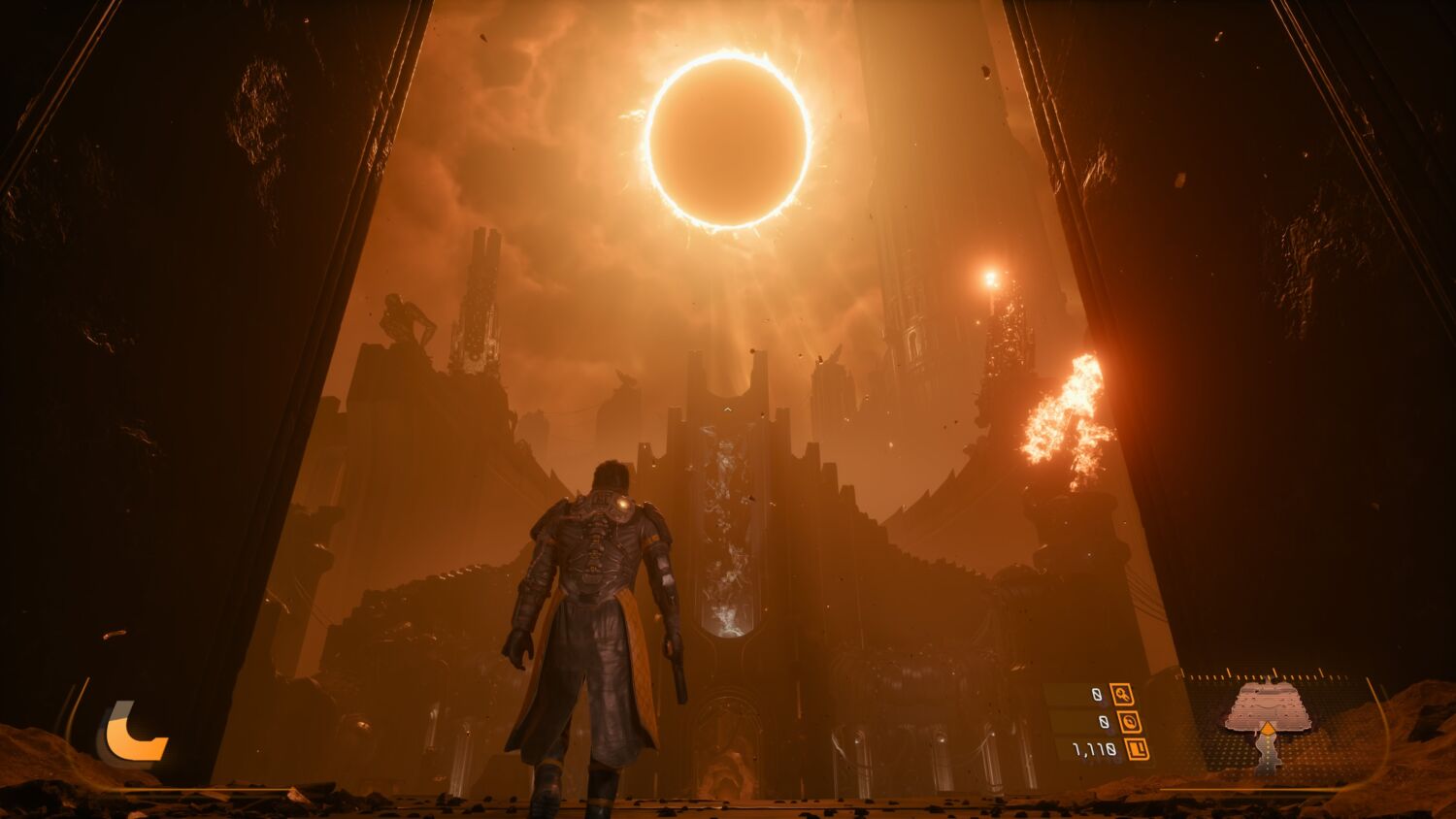Select the L-shaped currency icon beside 1,110
Screen dimensions: 1456x819
pyautogui.click(x=1137, y=748)
